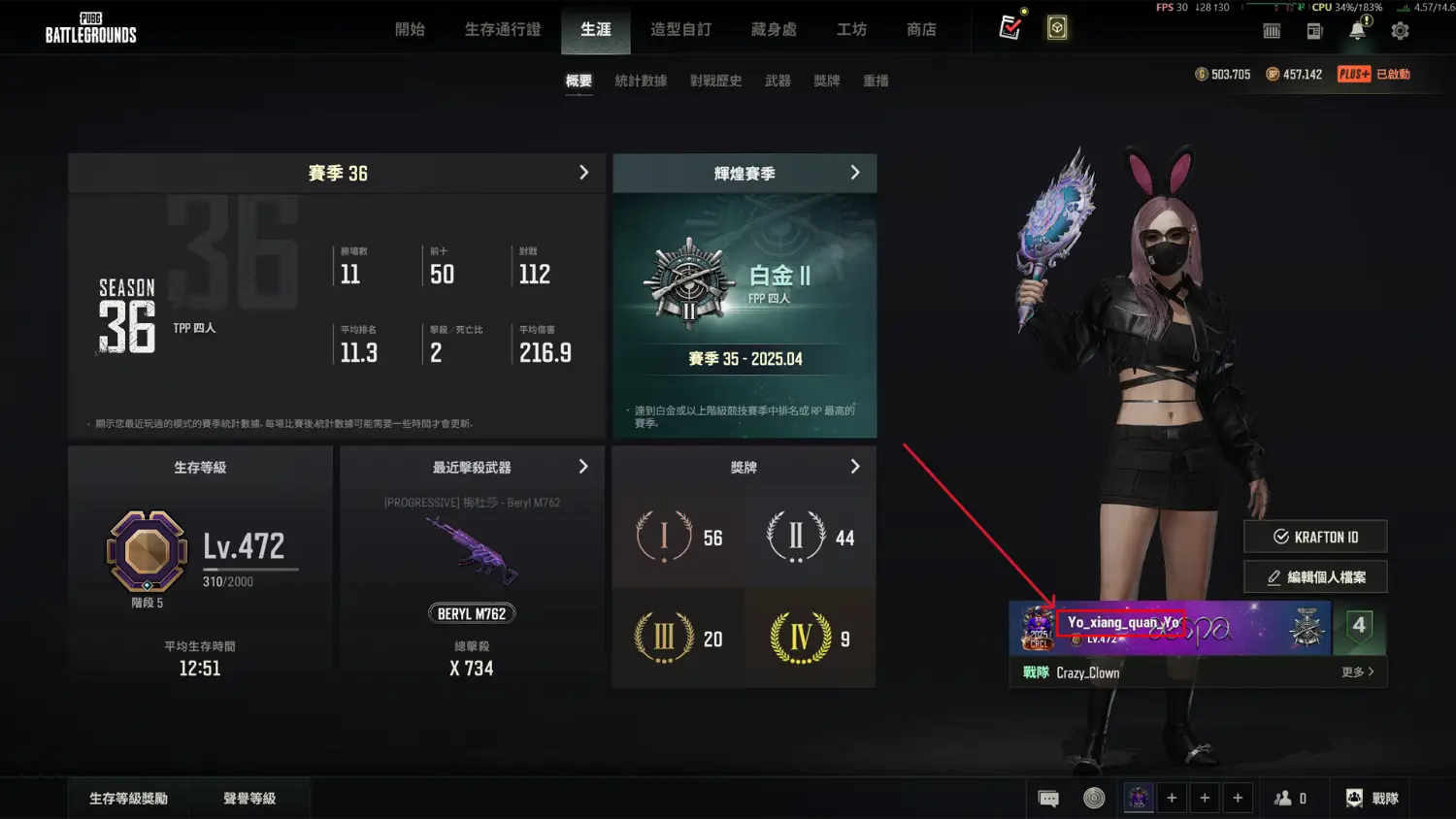The width and height of the screenshot is (1456, 819).
Task: Select the character avatar thumbnail in bottom bar
Action: [1138, 798]
